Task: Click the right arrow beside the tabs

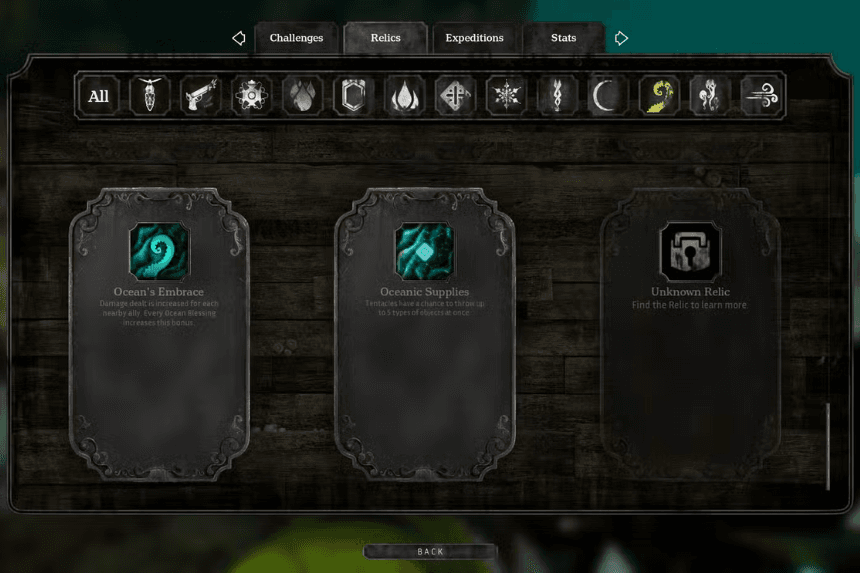Action: coord(621,38)
